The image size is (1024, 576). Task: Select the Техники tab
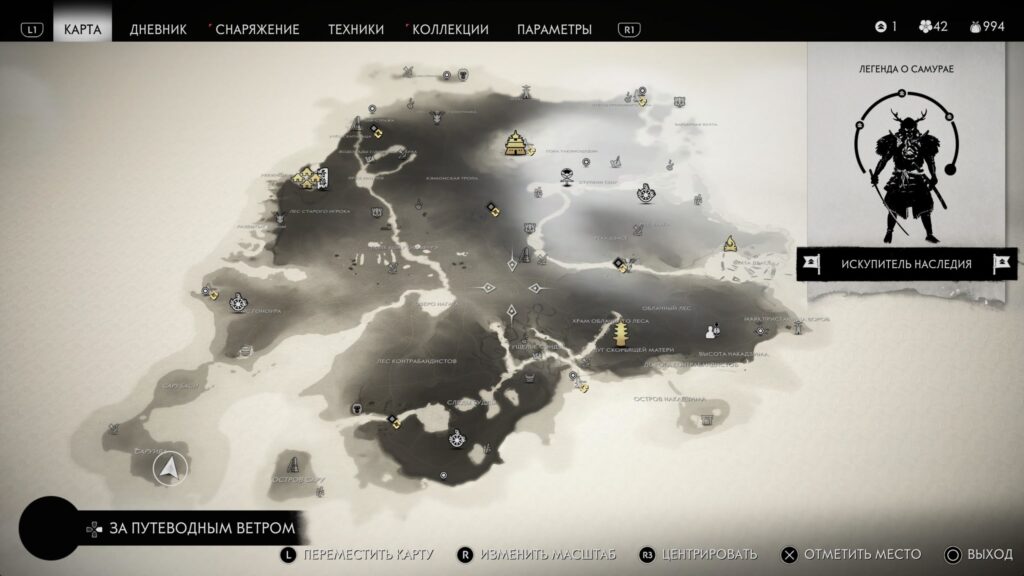click(x=356, y=29)
